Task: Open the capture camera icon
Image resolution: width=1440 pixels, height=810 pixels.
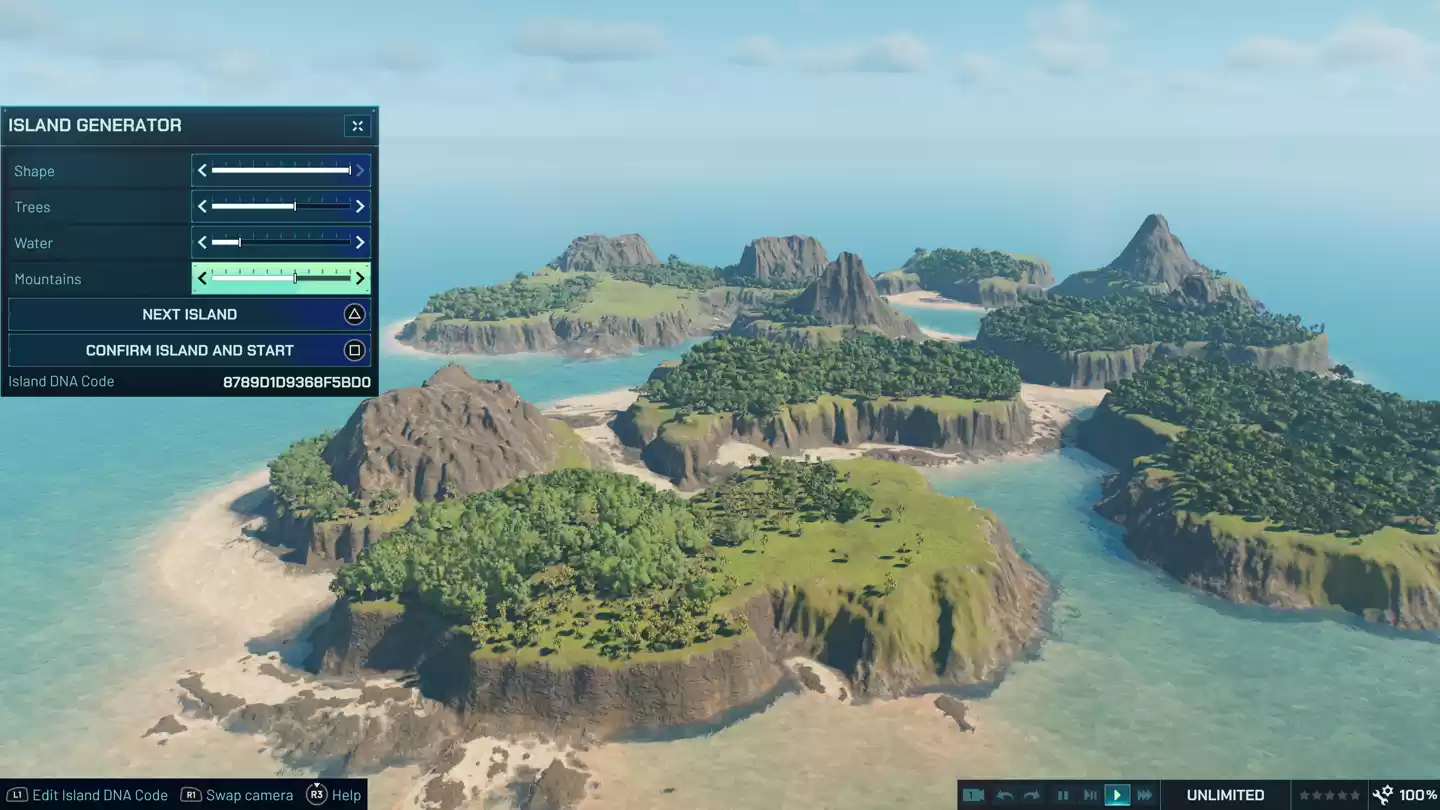Action: pyautogui.click(x=975, y=795)
